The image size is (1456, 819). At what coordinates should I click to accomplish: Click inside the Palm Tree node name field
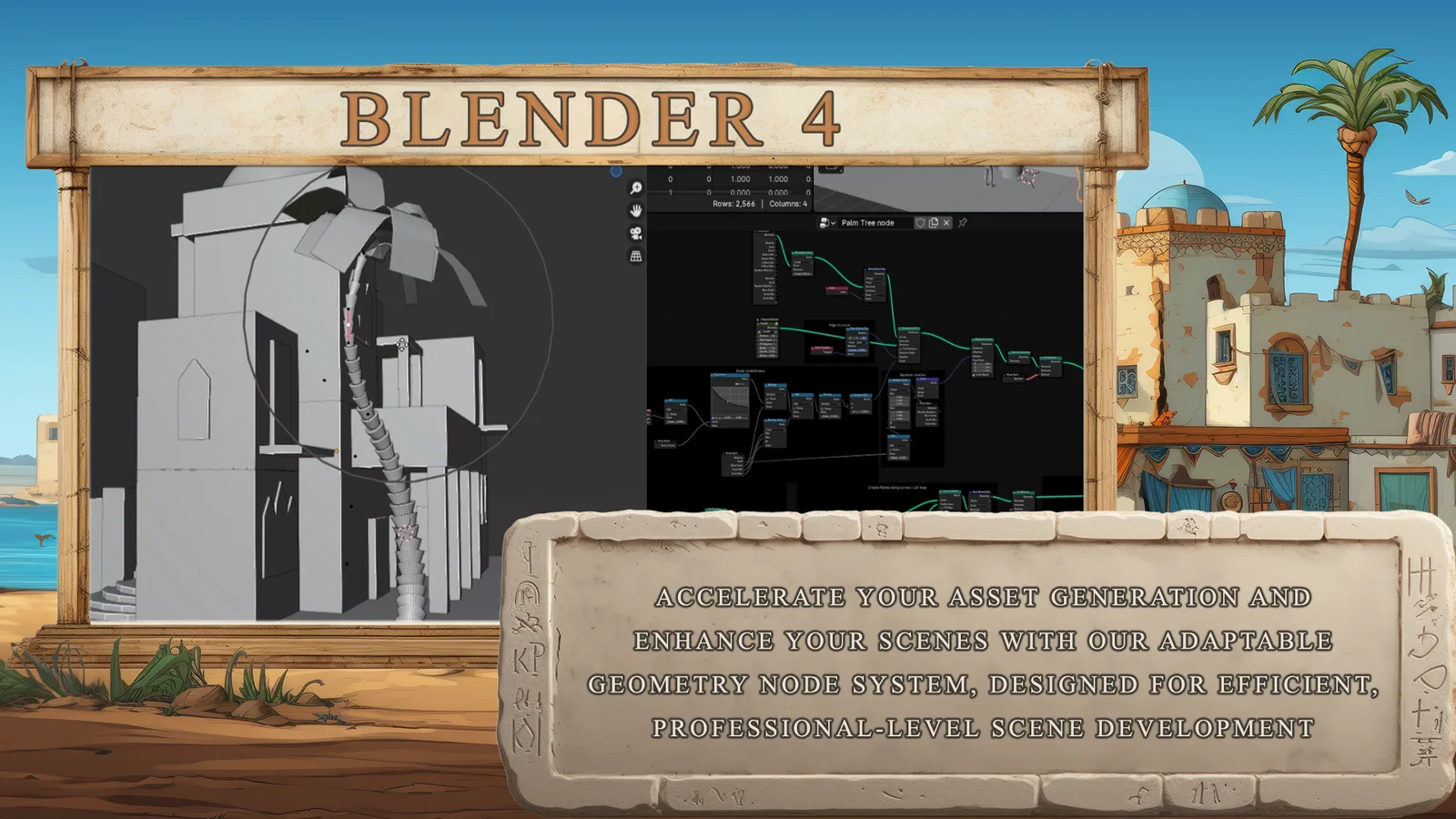pyautogui.click(x=868, y=223)
